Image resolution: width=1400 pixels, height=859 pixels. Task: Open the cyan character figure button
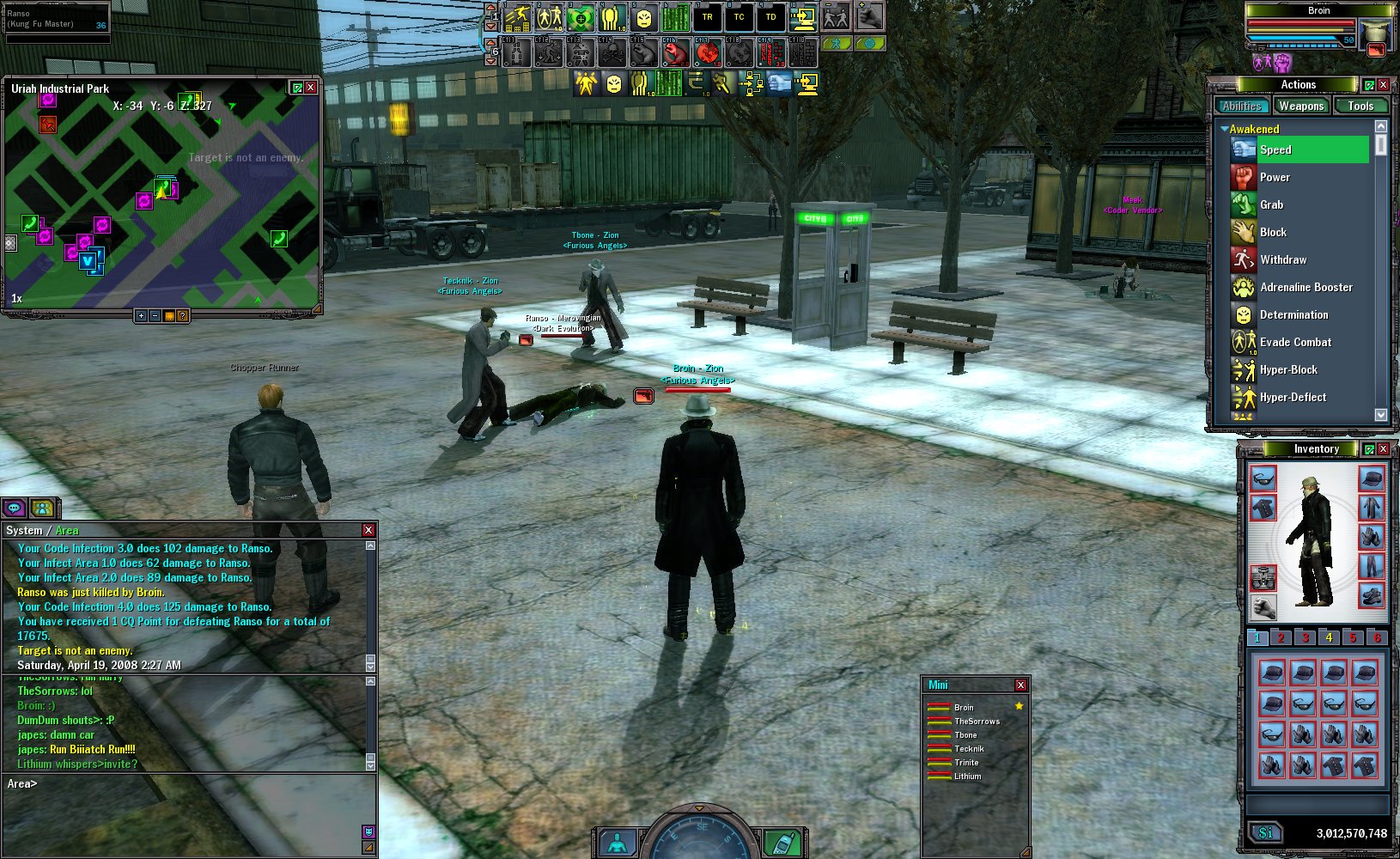click(x=618, y=843)
